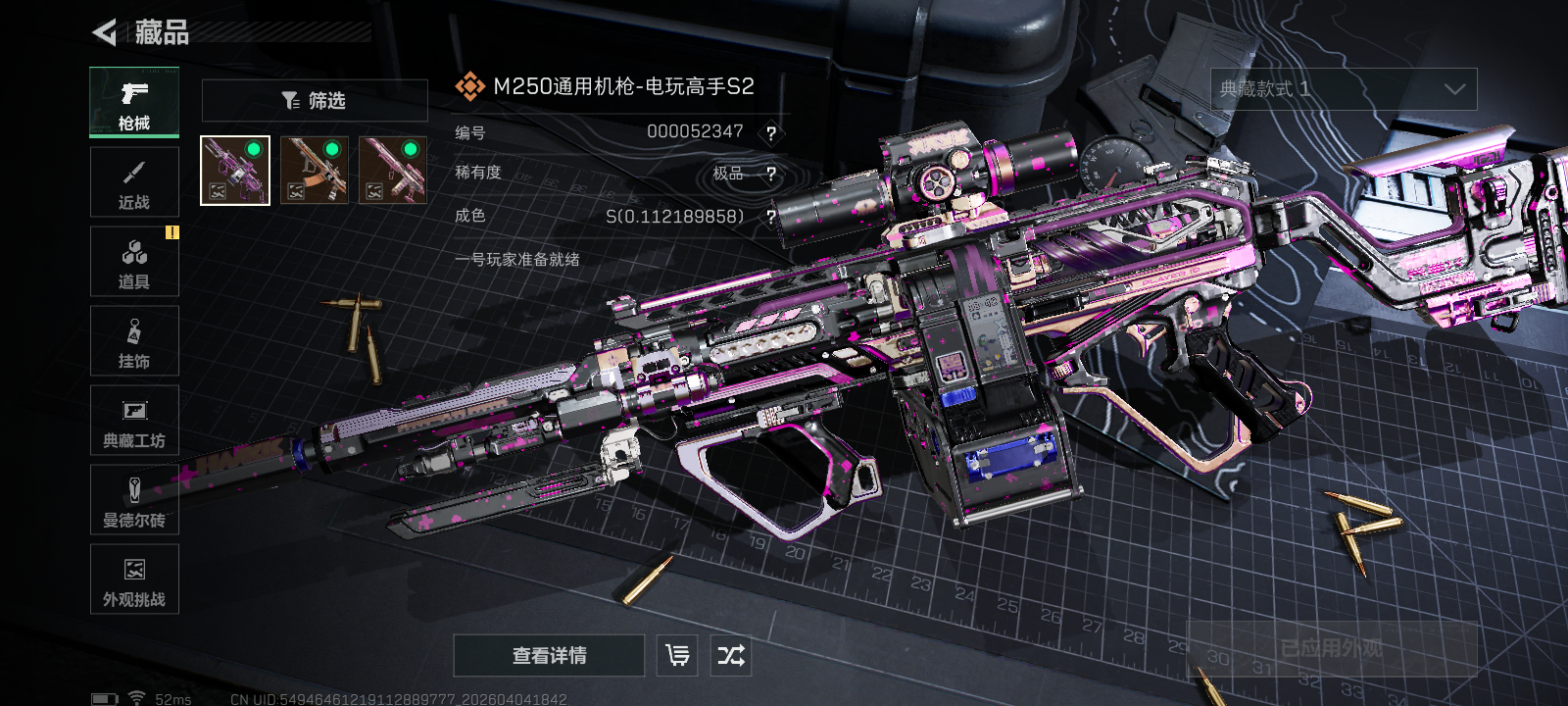Open the 外观挑战 tab
Image resolution: width=1568 pixels, height=706 pixels.
point(134,580)
